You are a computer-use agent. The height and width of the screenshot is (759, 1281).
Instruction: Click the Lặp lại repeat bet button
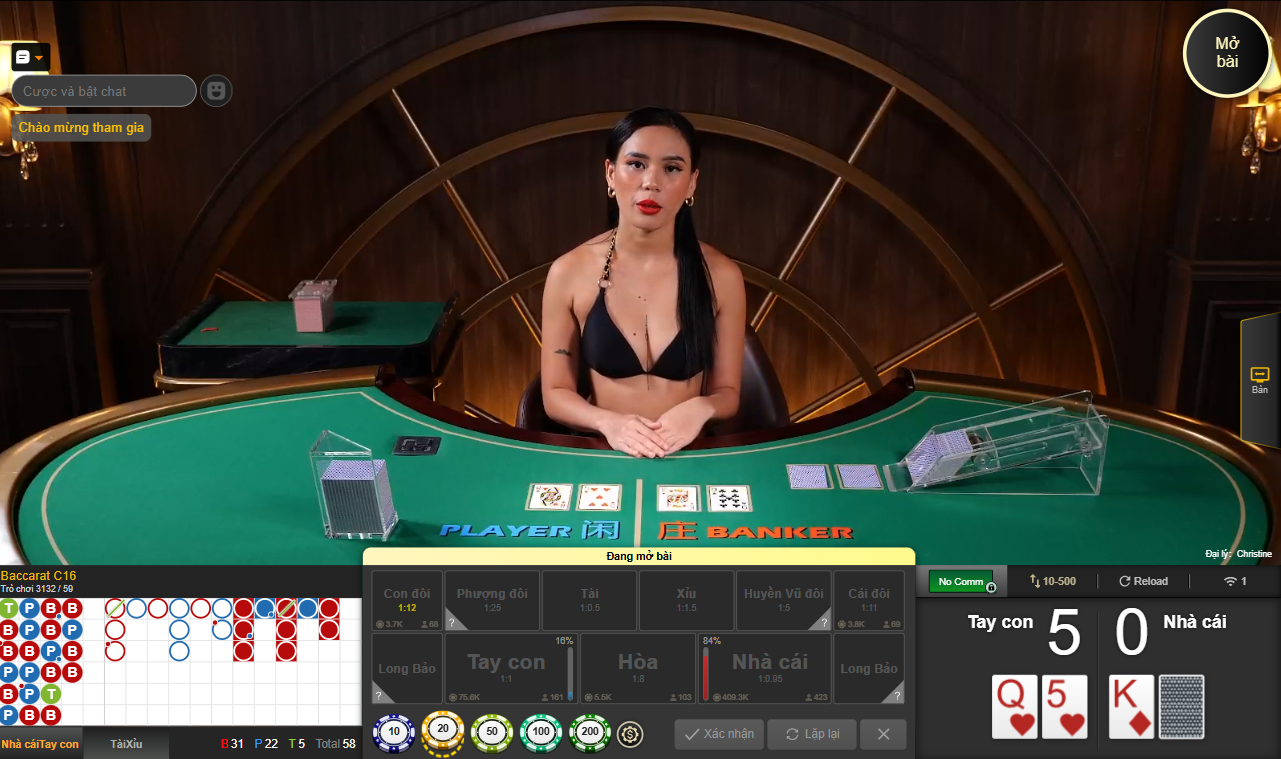[x=811, y=734]
